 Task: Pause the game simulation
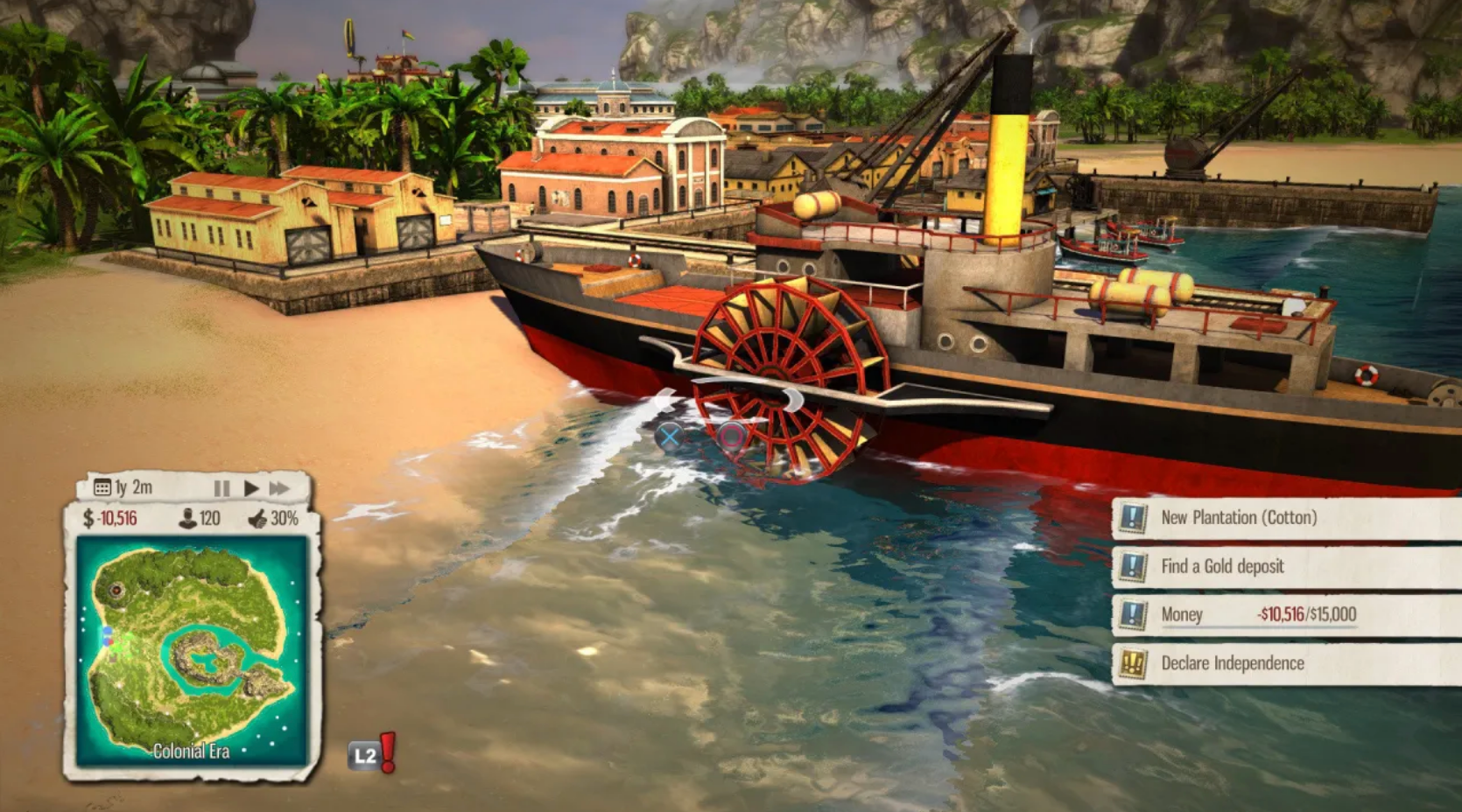pos(221,487)
